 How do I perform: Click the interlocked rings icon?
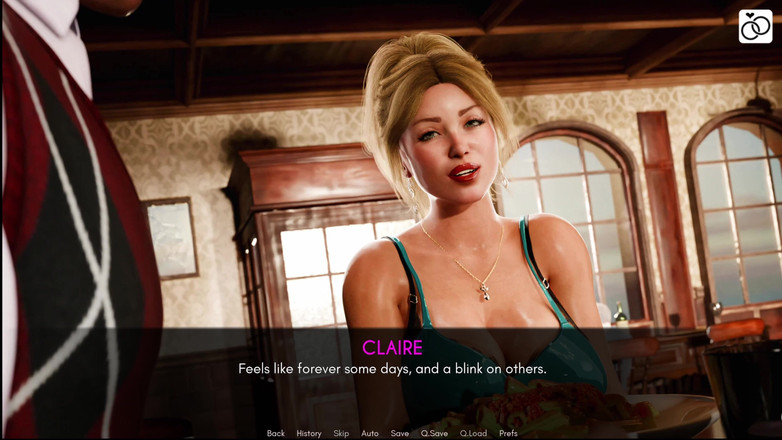click(755, 26)
